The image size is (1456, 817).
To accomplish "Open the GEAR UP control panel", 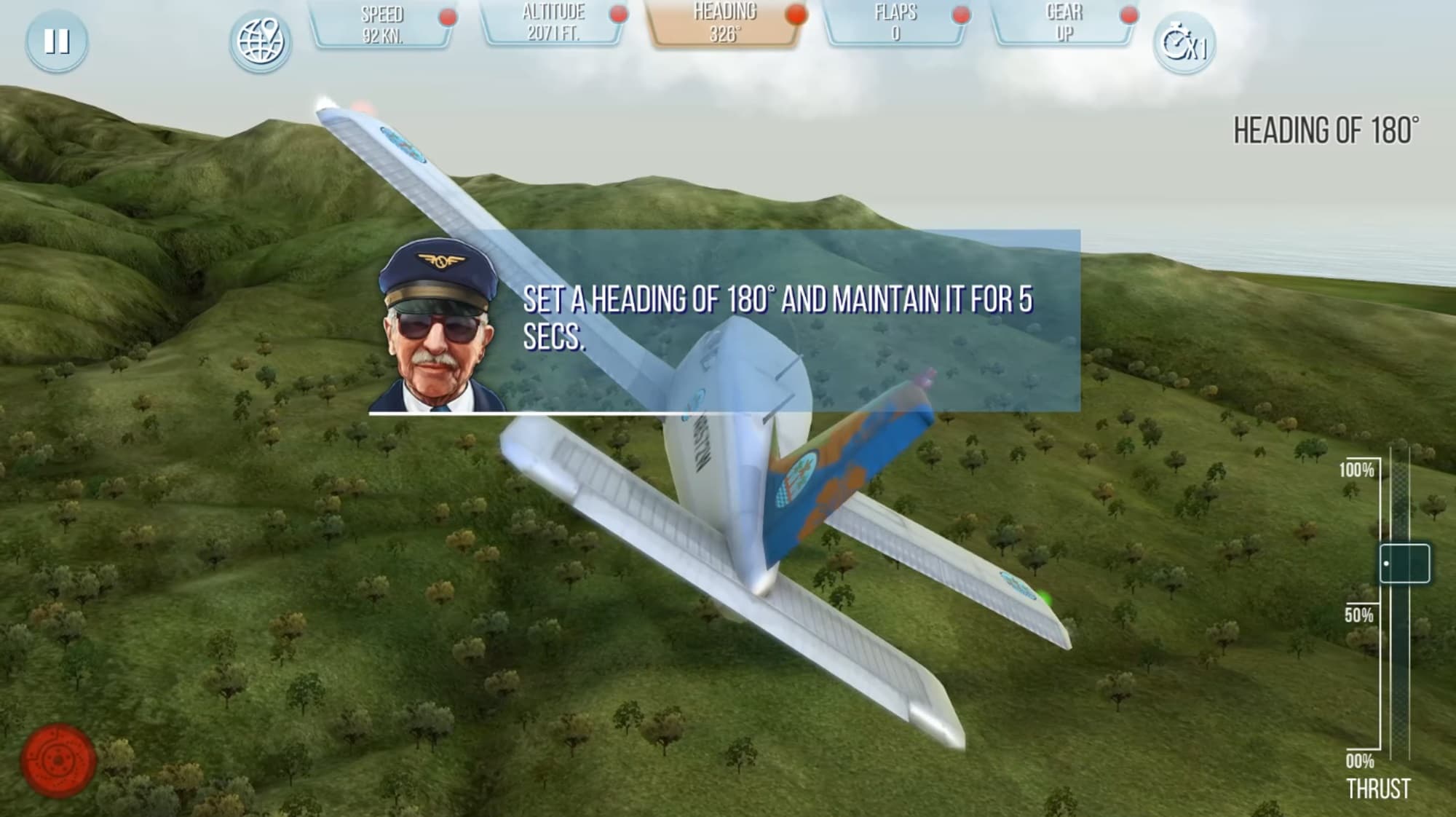I will 1064,24.
